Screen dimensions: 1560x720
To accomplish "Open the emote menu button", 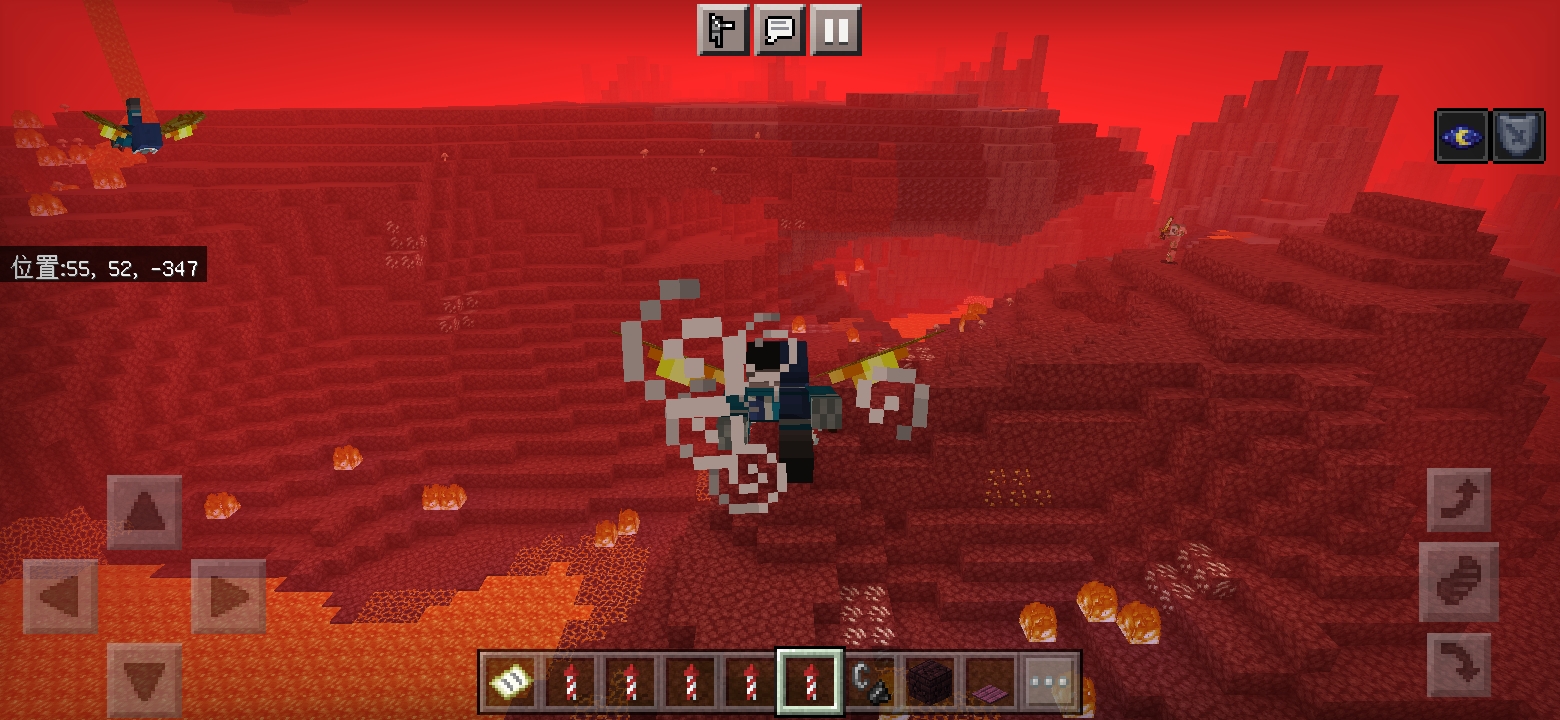I will (722, 31).
